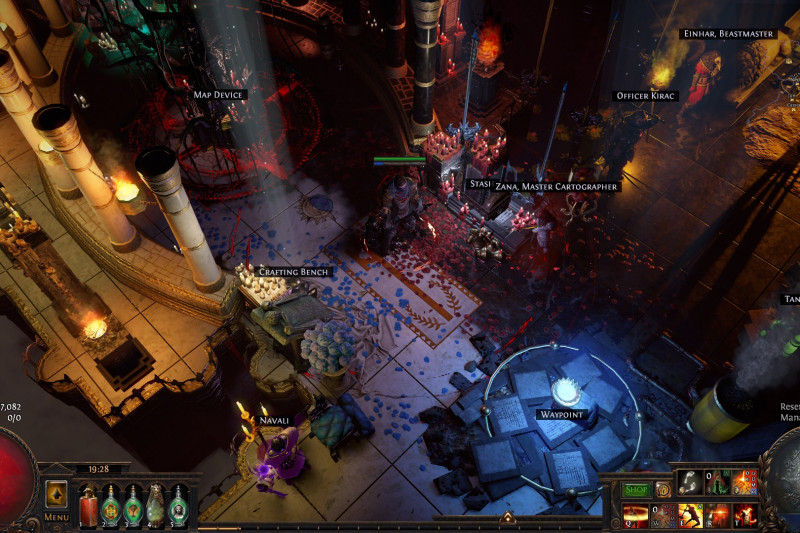Image resolution: width=800 pixels, height=533 pixels.
Task: Select the green hooded figure skill icon
Action: click(717, 482)
